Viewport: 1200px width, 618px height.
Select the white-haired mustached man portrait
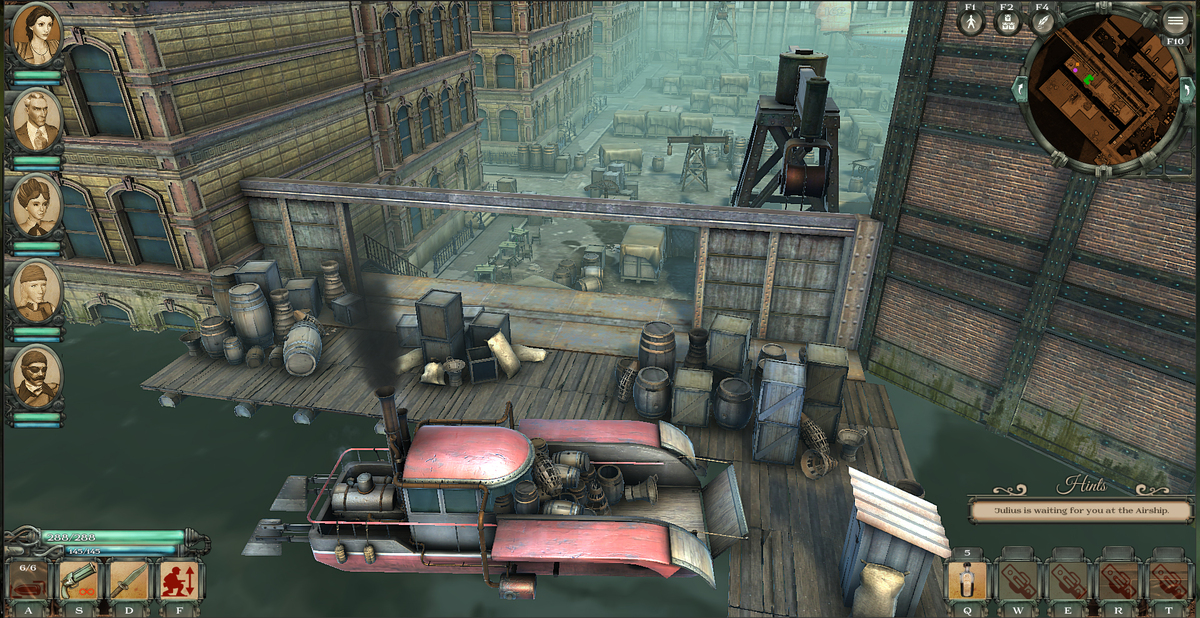[x=37, y=119]
